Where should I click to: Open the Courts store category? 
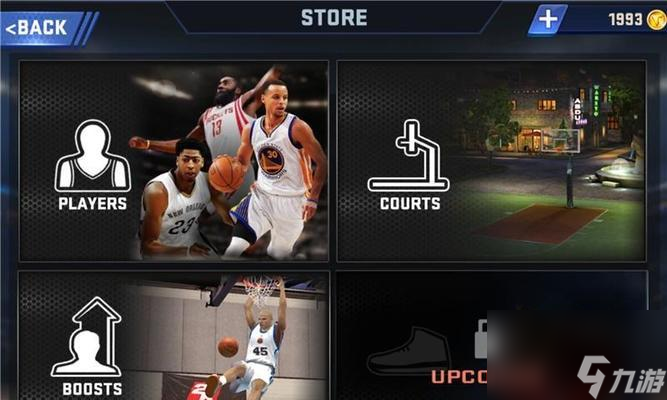491,160
